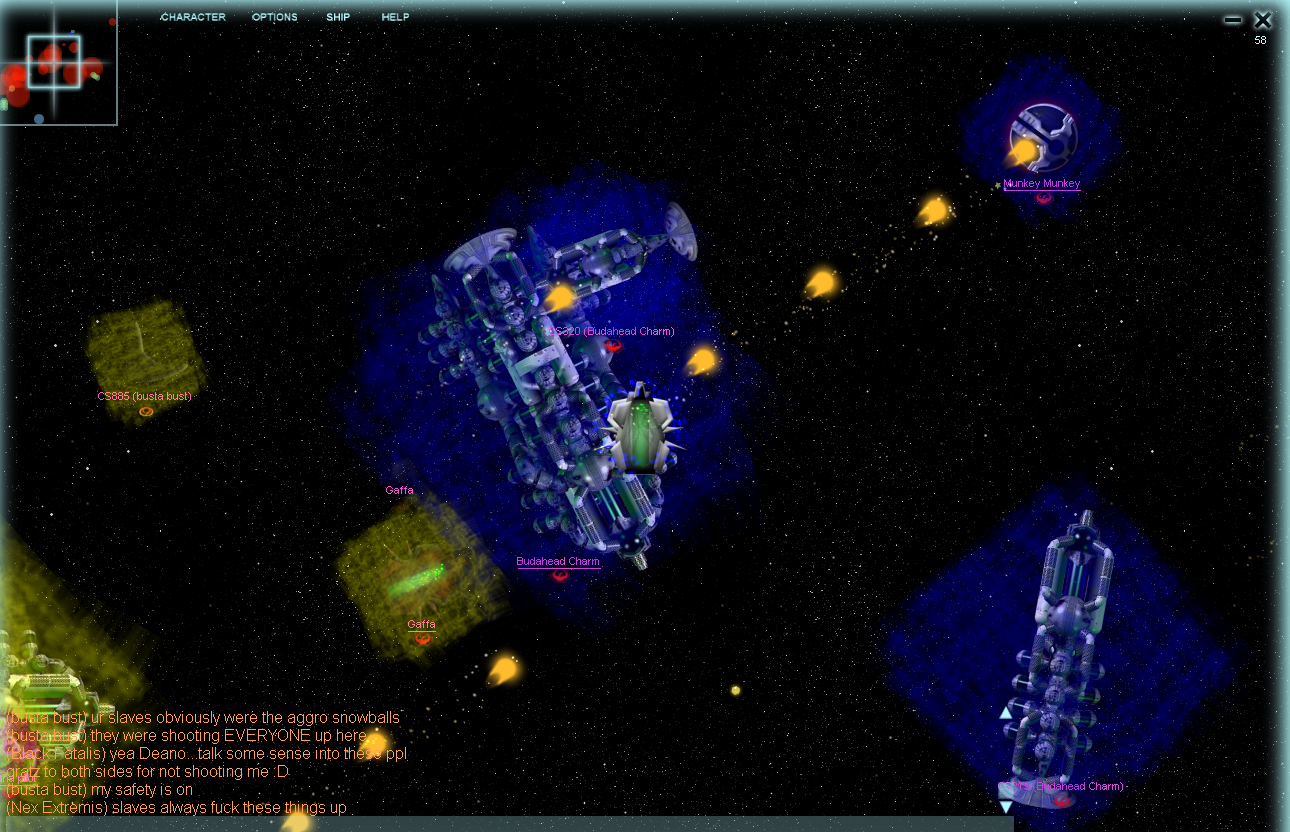Open the CHARACTER menu
The image size is (1290, 832).
point(193,17)
